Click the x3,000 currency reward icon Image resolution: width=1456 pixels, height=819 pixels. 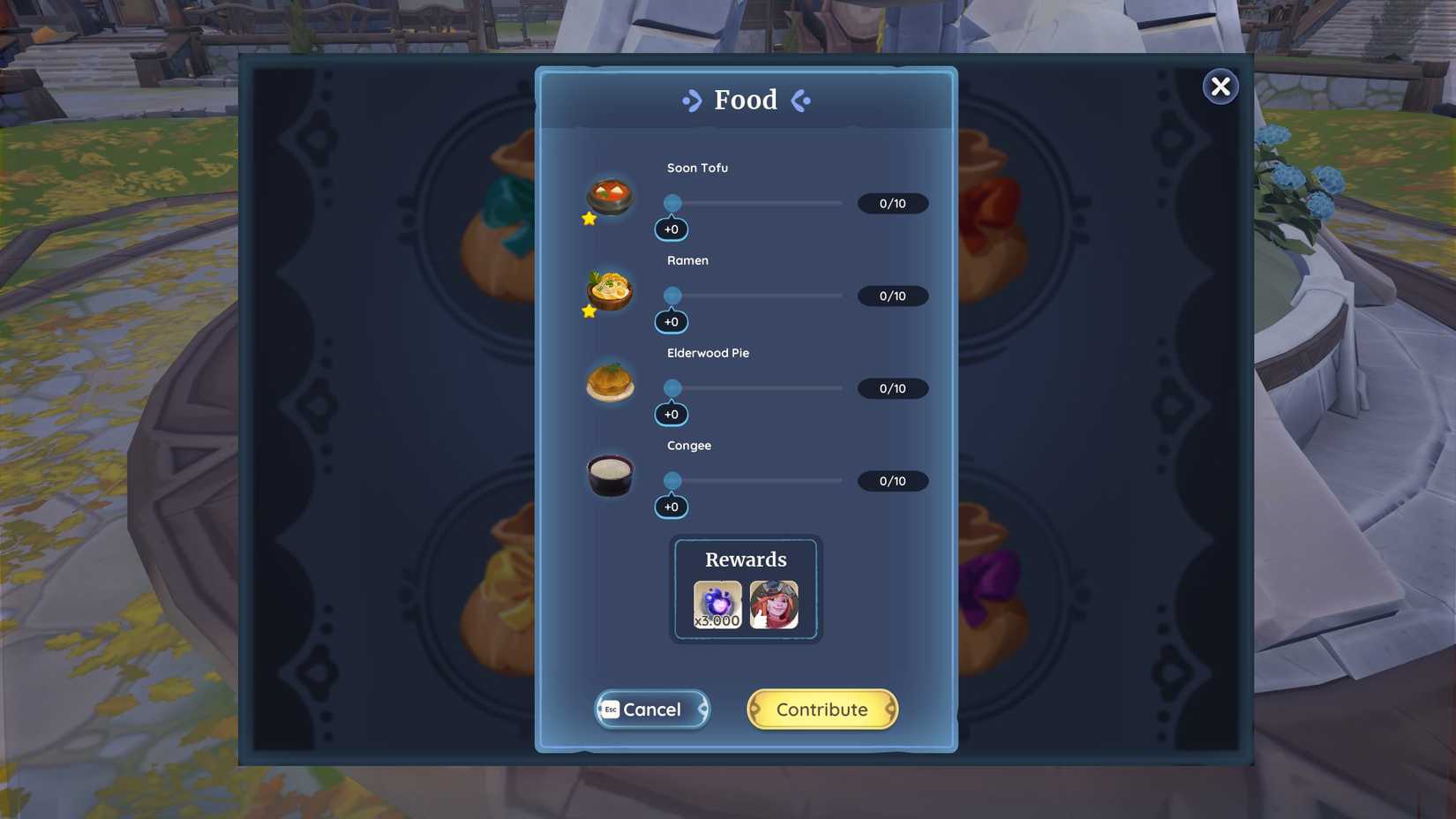coord(717,604)
